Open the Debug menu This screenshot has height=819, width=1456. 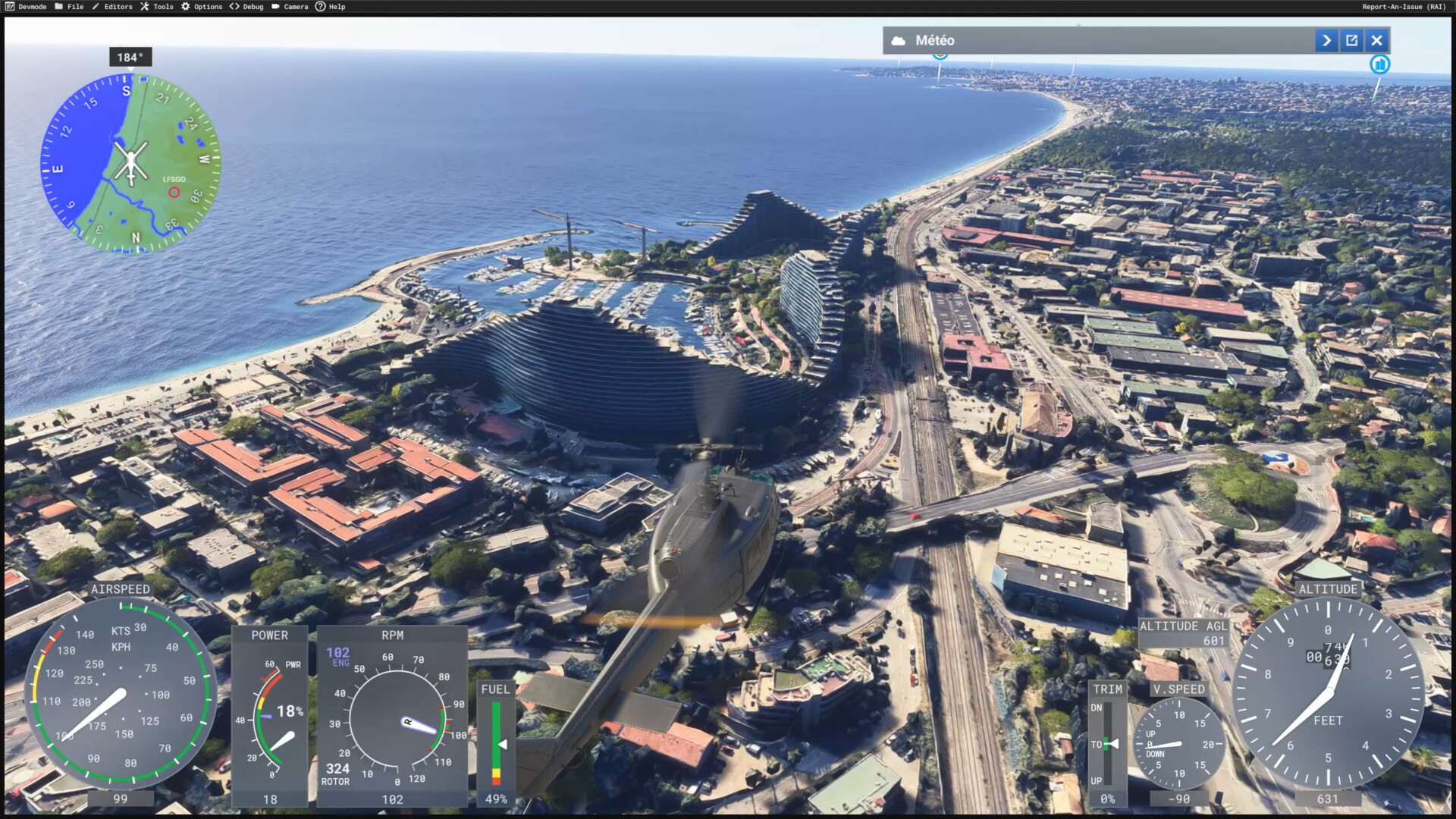247,7
